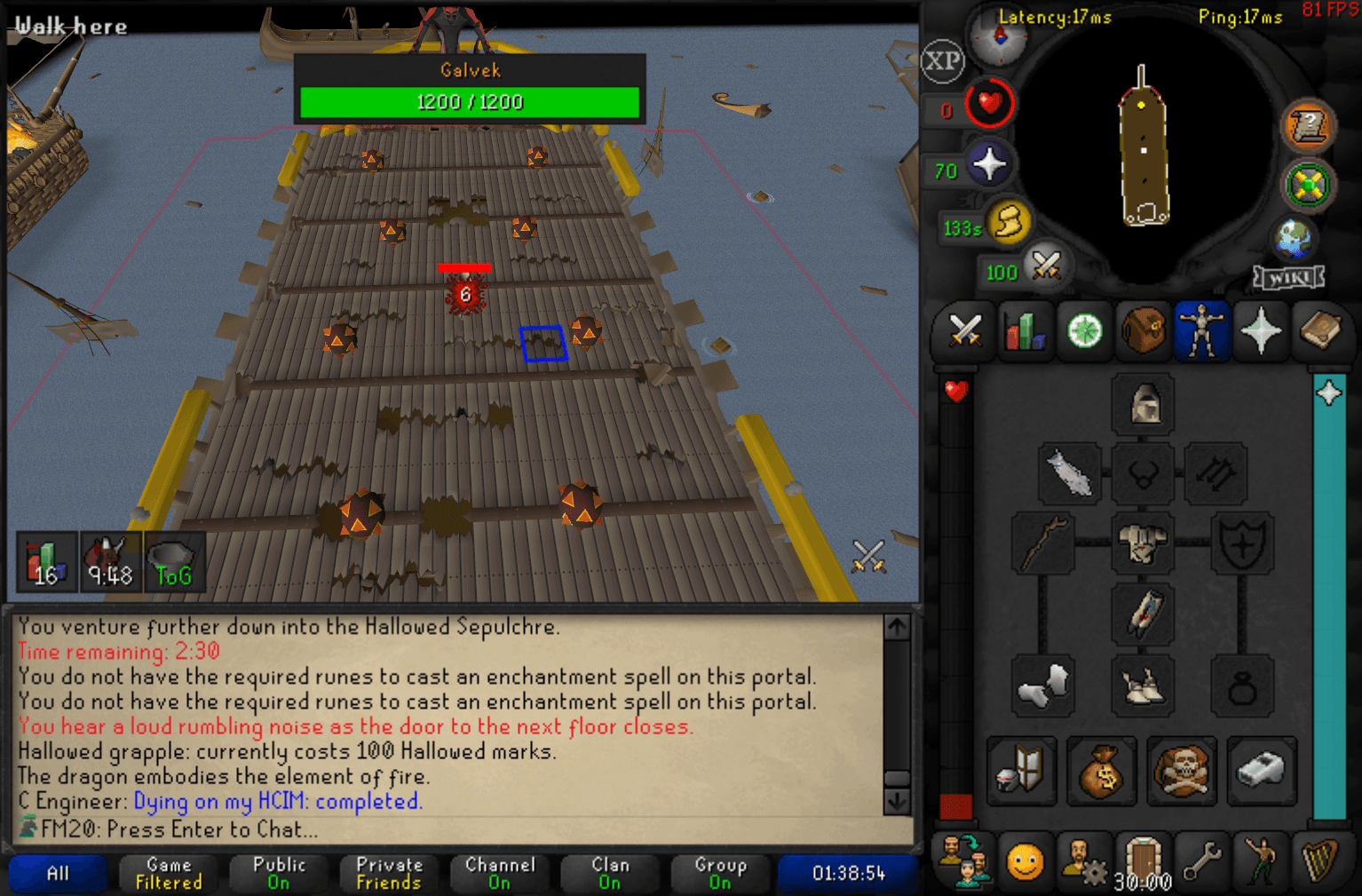The width and height of the screenshot is (1362, 896).
Task: Open the Music Player harp tab
Action: 1321,861
